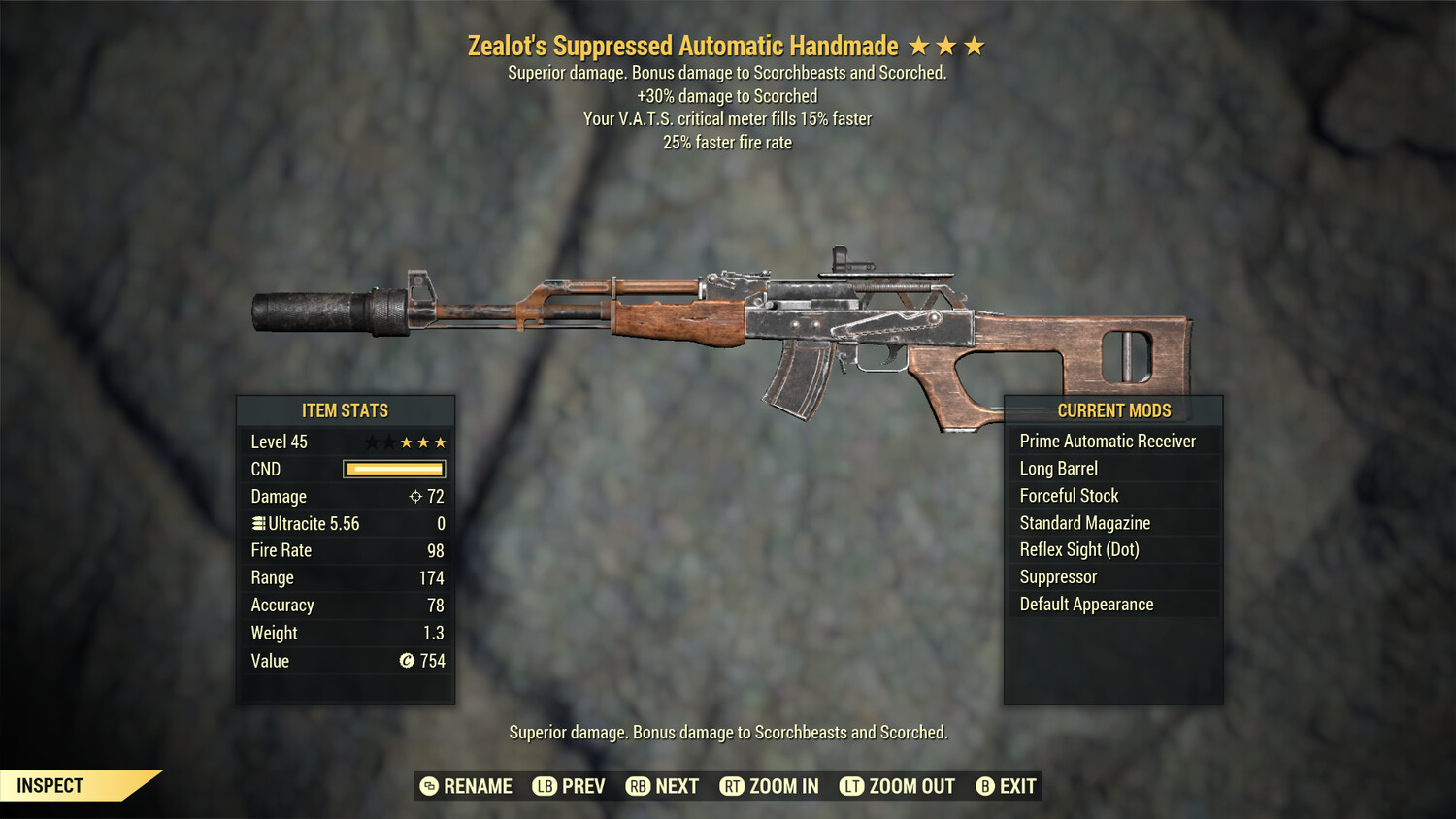The image size is (1456, 819).
Task: Click the RT Zoom In controller icon
Action: pos(735,786)
